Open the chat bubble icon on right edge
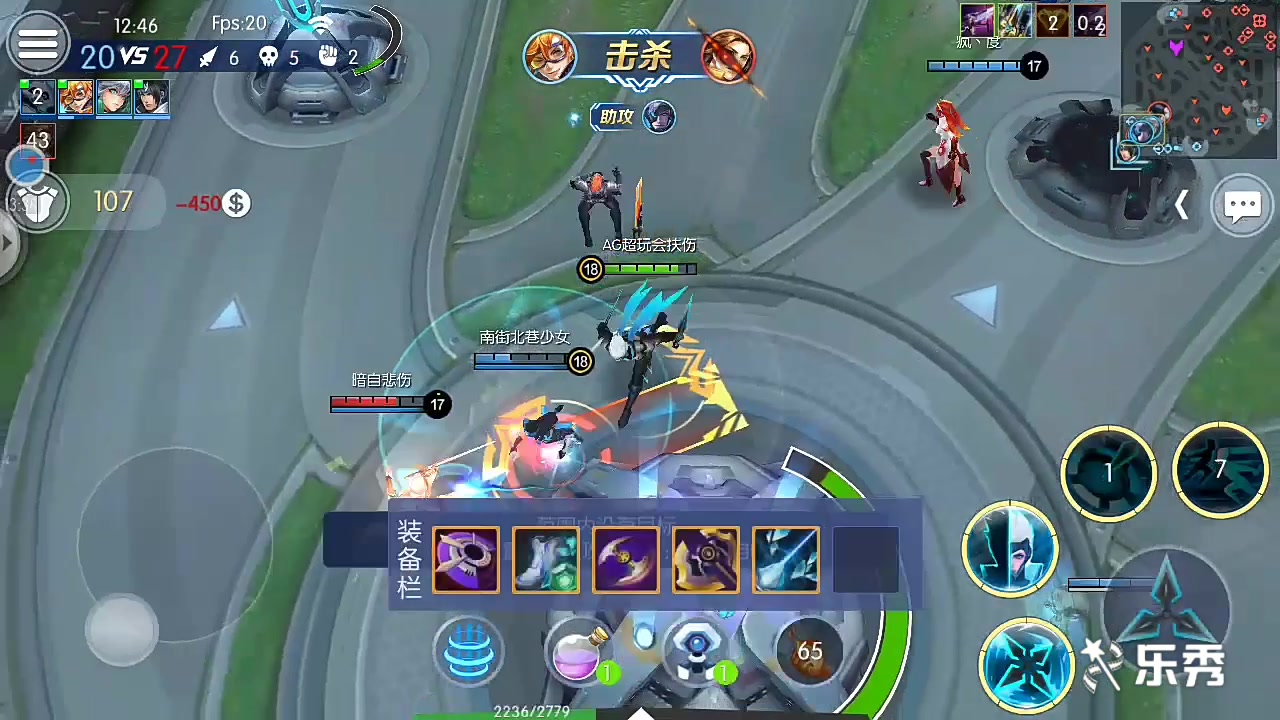 (1243, 204)
